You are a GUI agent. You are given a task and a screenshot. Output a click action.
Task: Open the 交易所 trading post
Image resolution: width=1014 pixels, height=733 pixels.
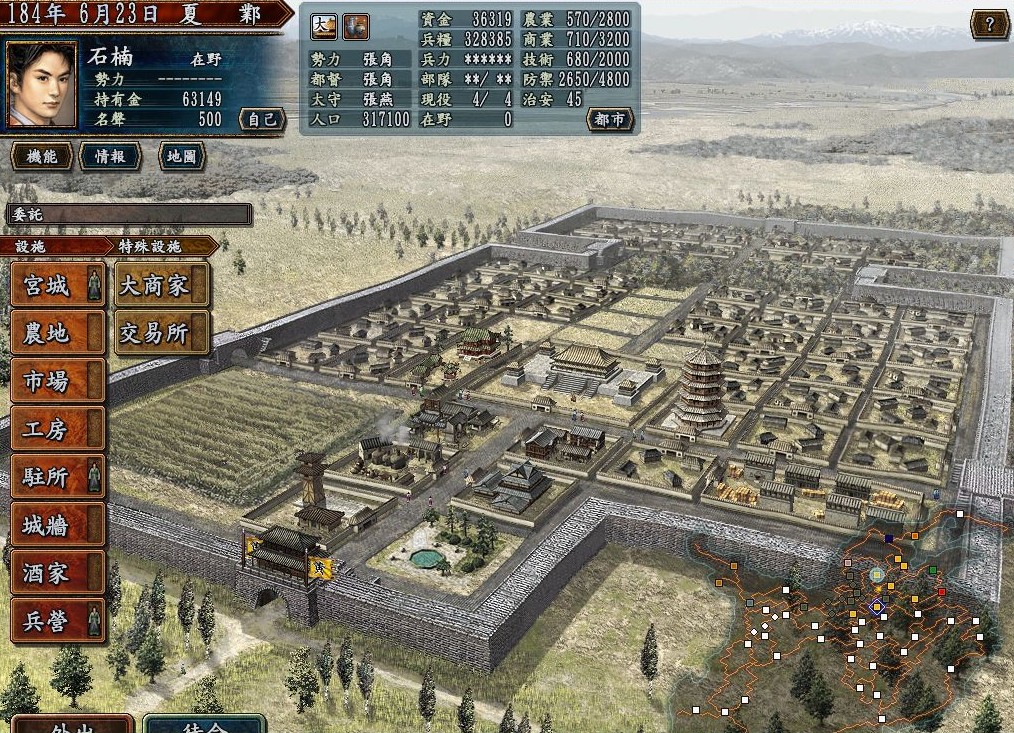point(162,333)
